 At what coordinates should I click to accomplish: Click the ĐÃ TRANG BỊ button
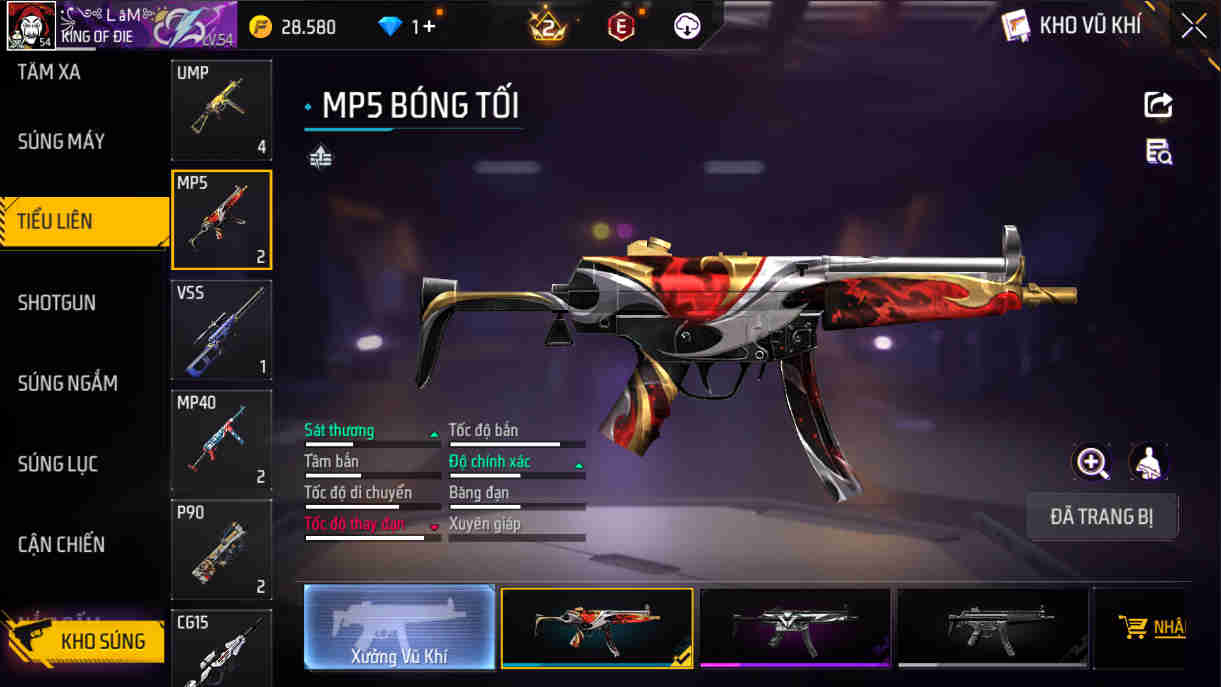tap(1102, 517)
